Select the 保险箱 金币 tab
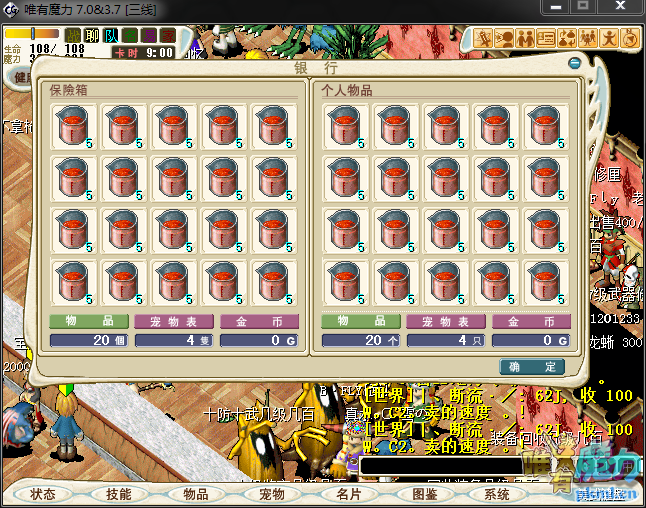The height and width of the screenshot is (508, 646). [x=259, y=322]
